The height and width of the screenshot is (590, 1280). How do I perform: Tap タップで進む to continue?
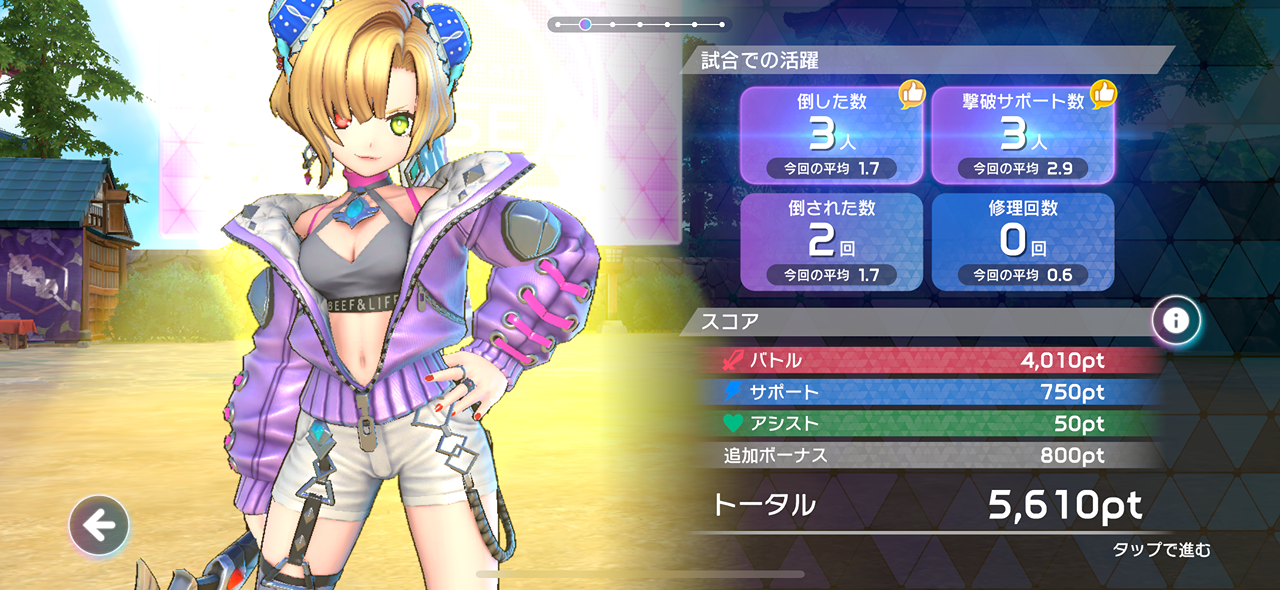[x=1161, y=550]
